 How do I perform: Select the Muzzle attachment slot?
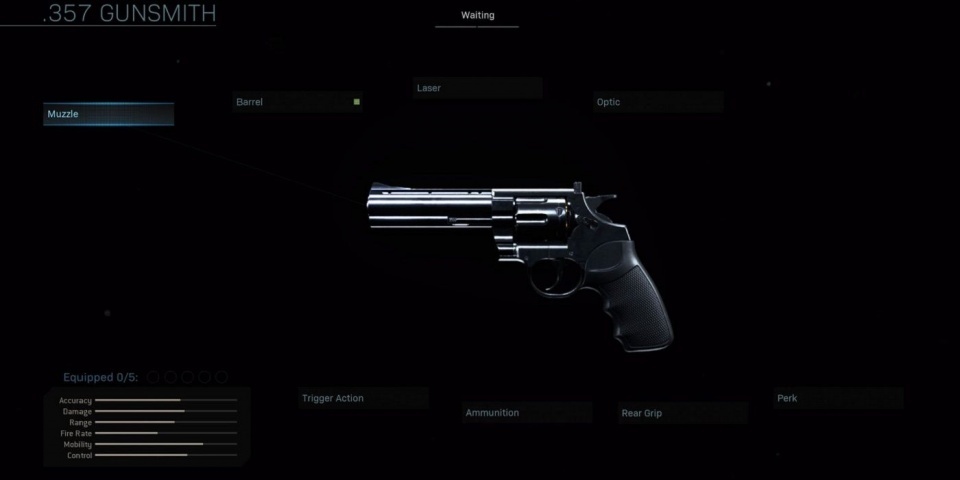(x=108, y=115)
